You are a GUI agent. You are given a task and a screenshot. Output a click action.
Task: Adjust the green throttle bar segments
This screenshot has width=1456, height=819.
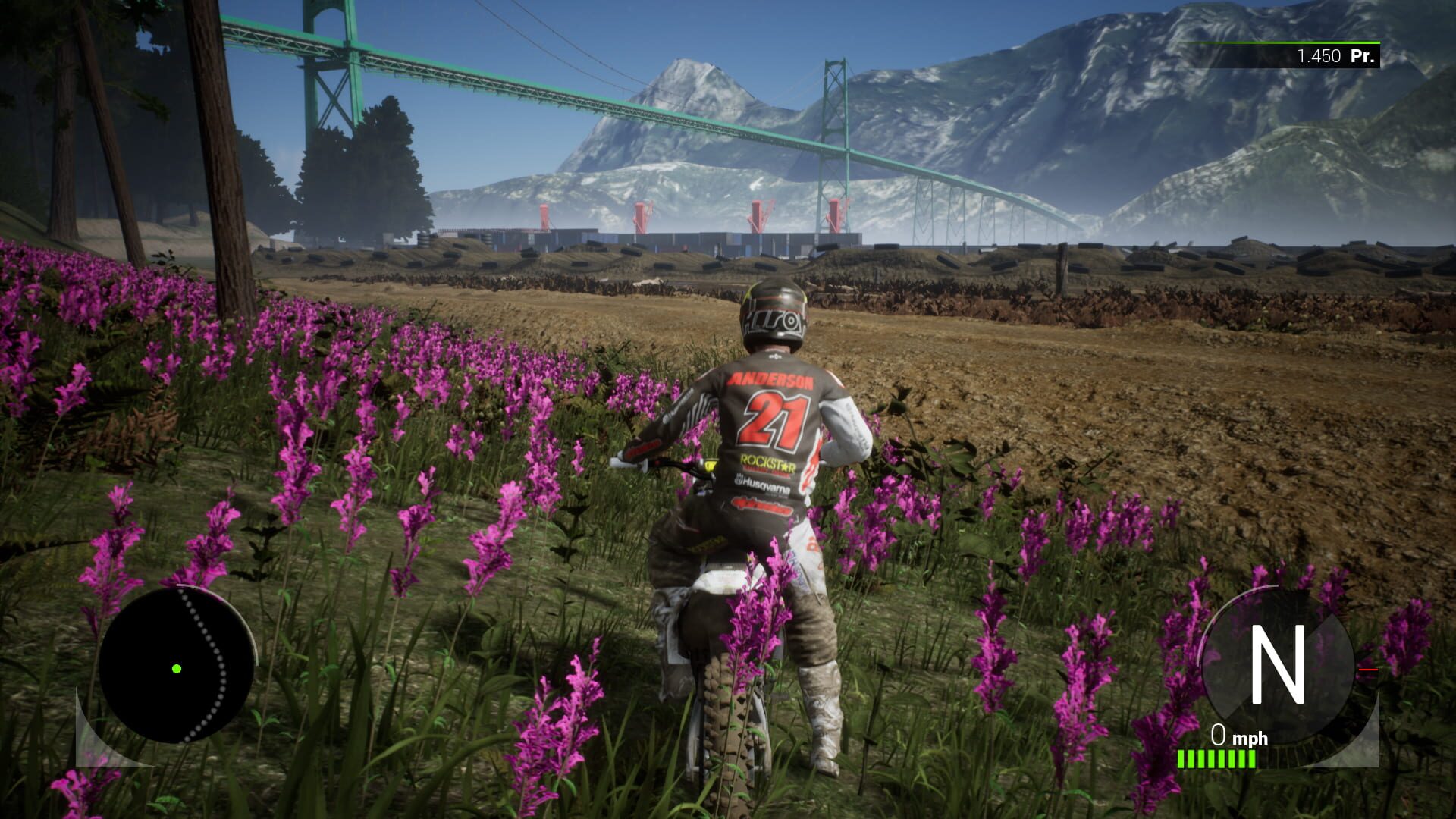(1217, 758)
